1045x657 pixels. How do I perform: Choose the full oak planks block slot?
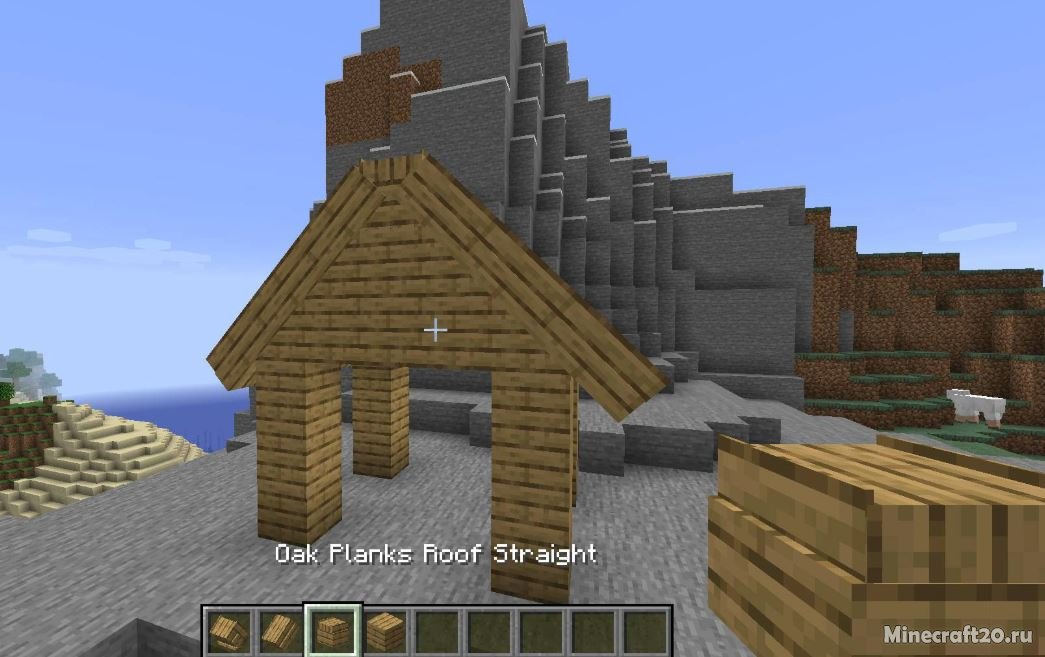click(x=384, y=631)
